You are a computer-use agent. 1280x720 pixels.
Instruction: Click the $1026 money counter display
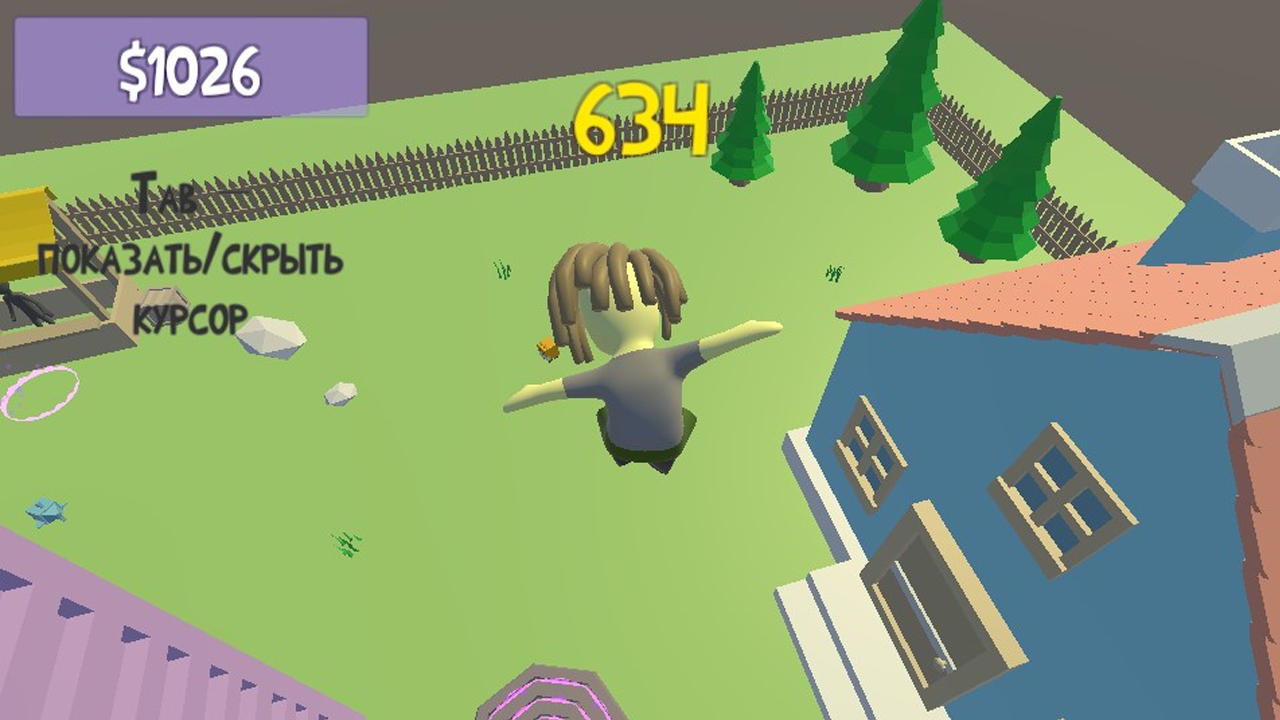pyautogui.click(x=188, y=67)
